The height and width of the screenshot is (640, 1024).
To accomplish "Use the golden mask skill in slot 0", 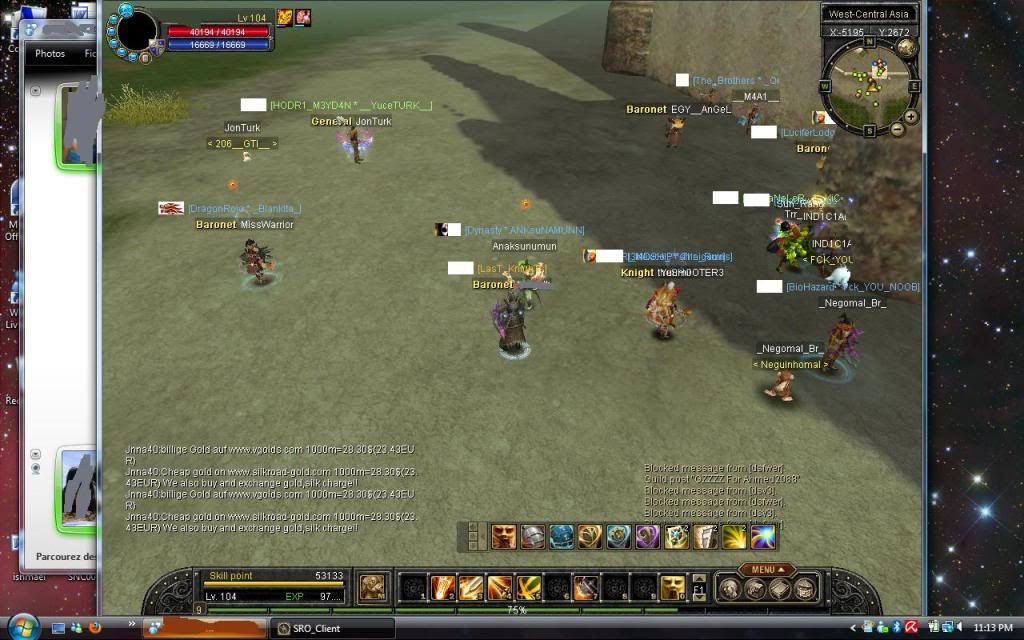I will (672, 588).
